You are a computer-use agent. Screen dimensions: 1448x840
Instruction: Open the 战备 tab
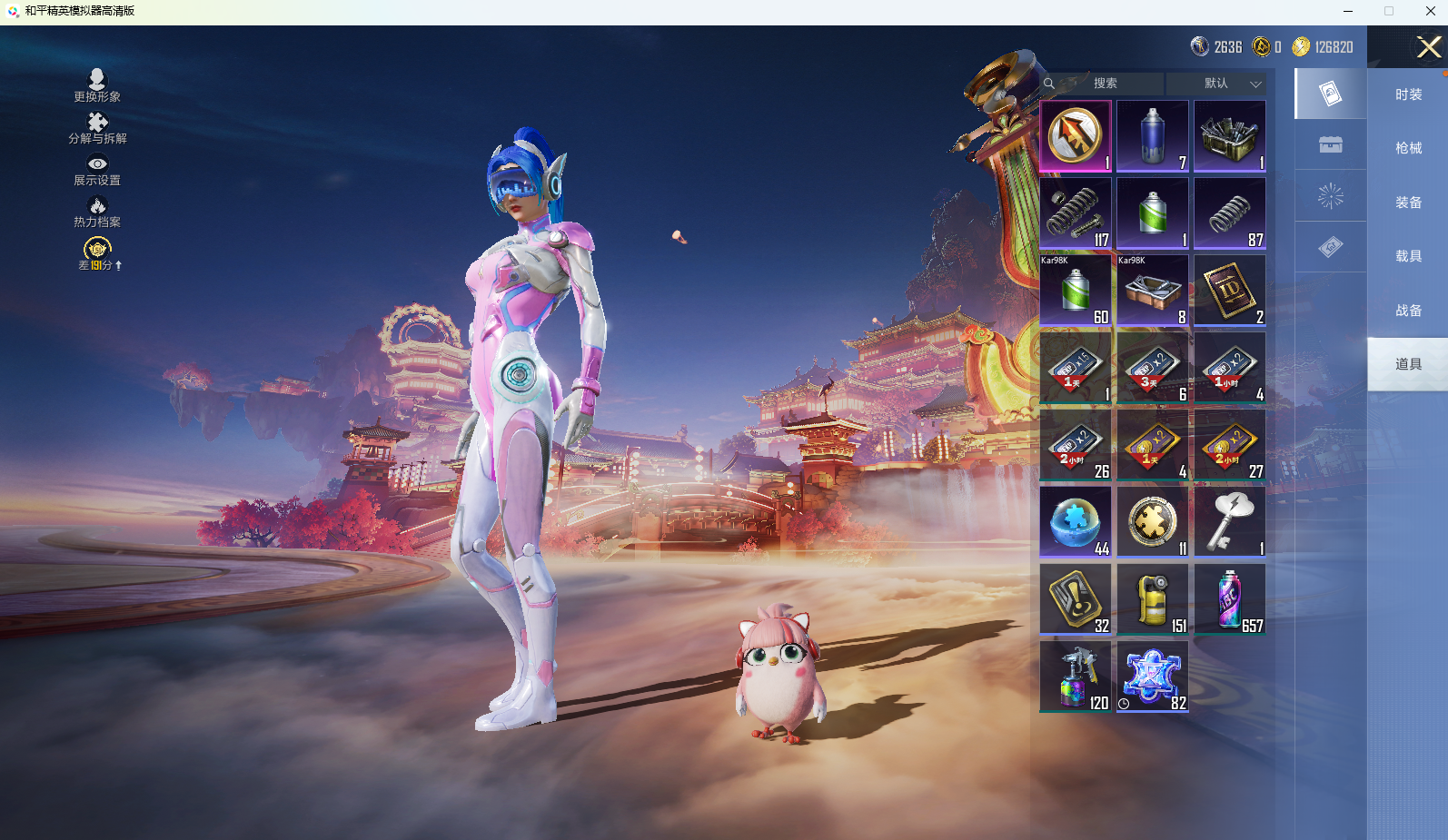(1408, 311)
